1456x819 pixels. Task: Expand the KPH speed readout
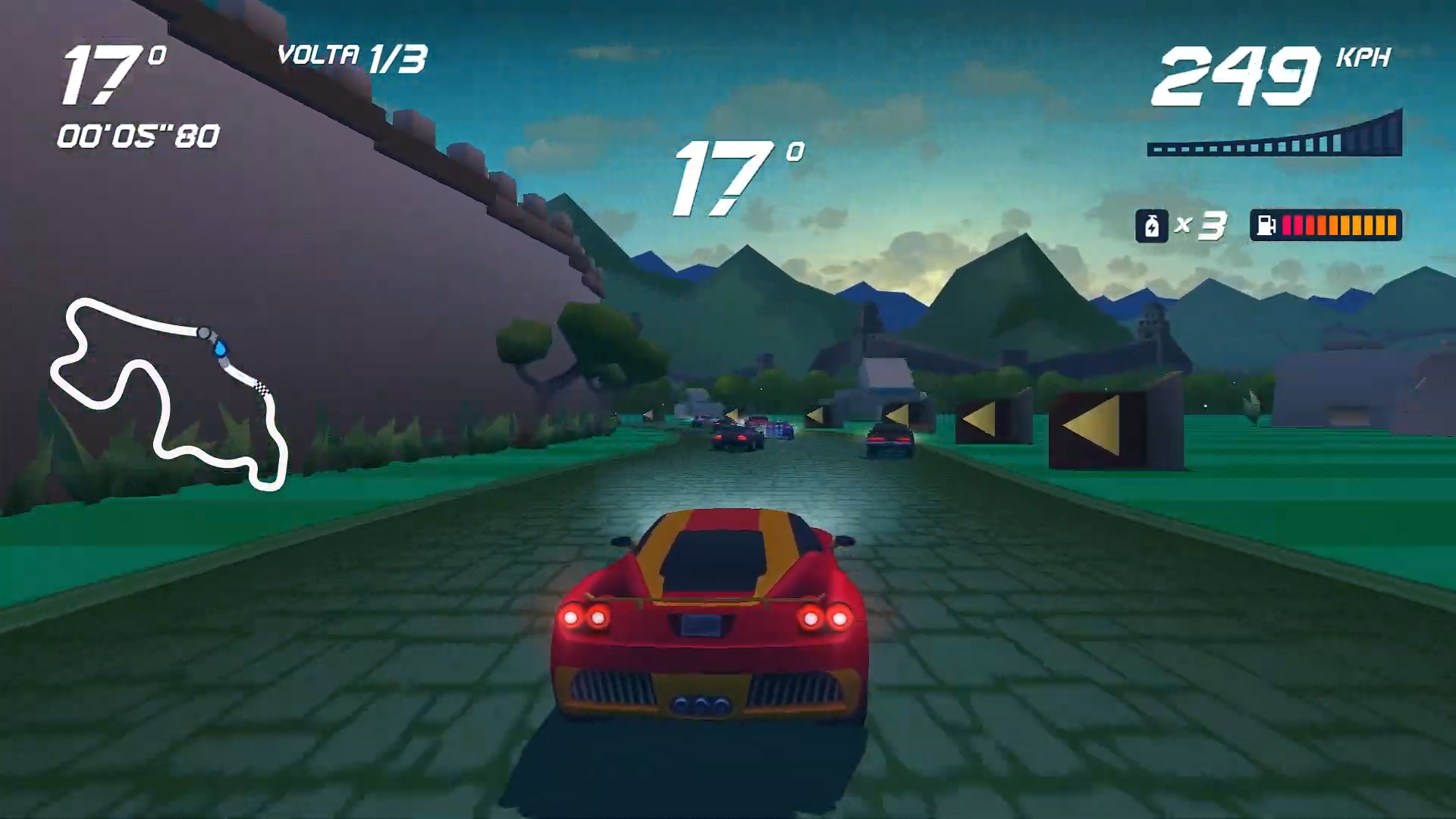(x=1362, y=57)
